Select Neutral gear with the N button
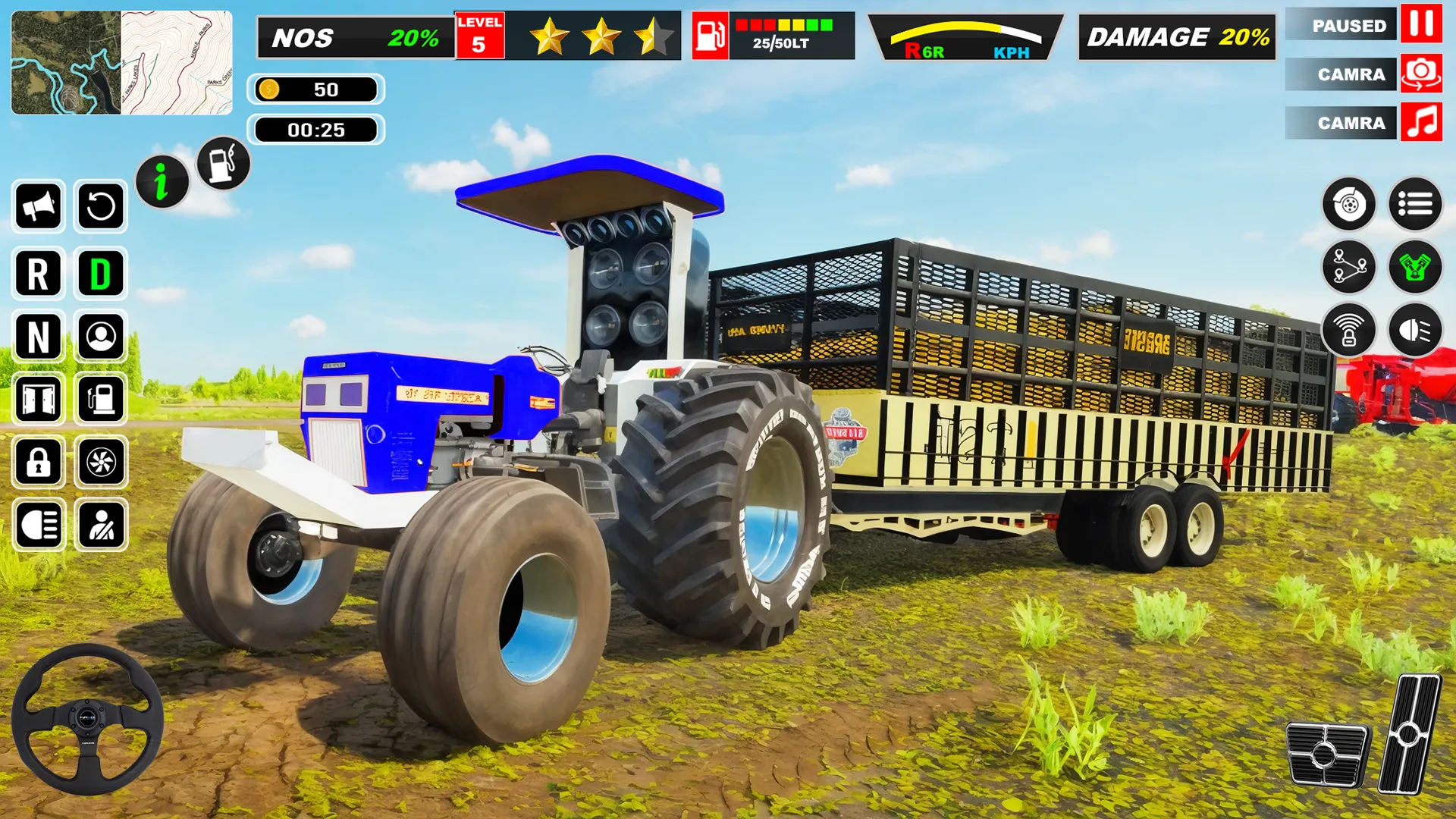The width and height of the screenshot is (1456, 819). click(38, 337)
